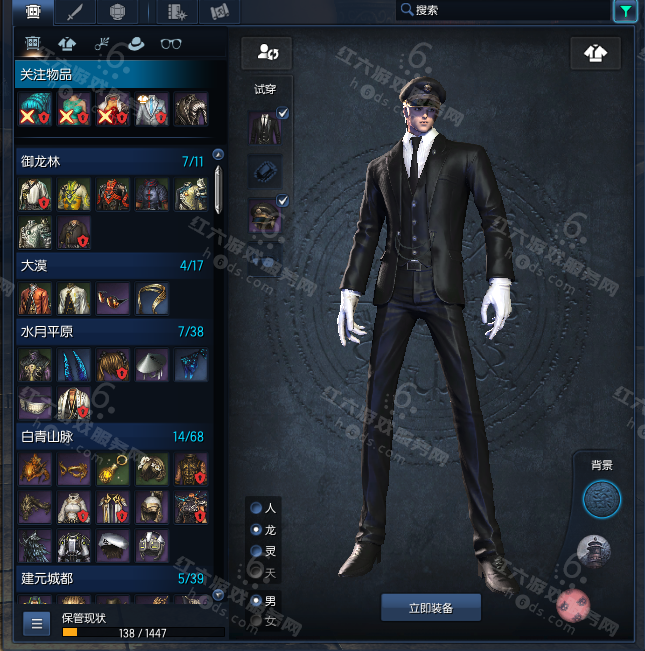This screenshot has height=651, width=645.
Task: Show the hat sub-category tab
Action: coord(136,44)
